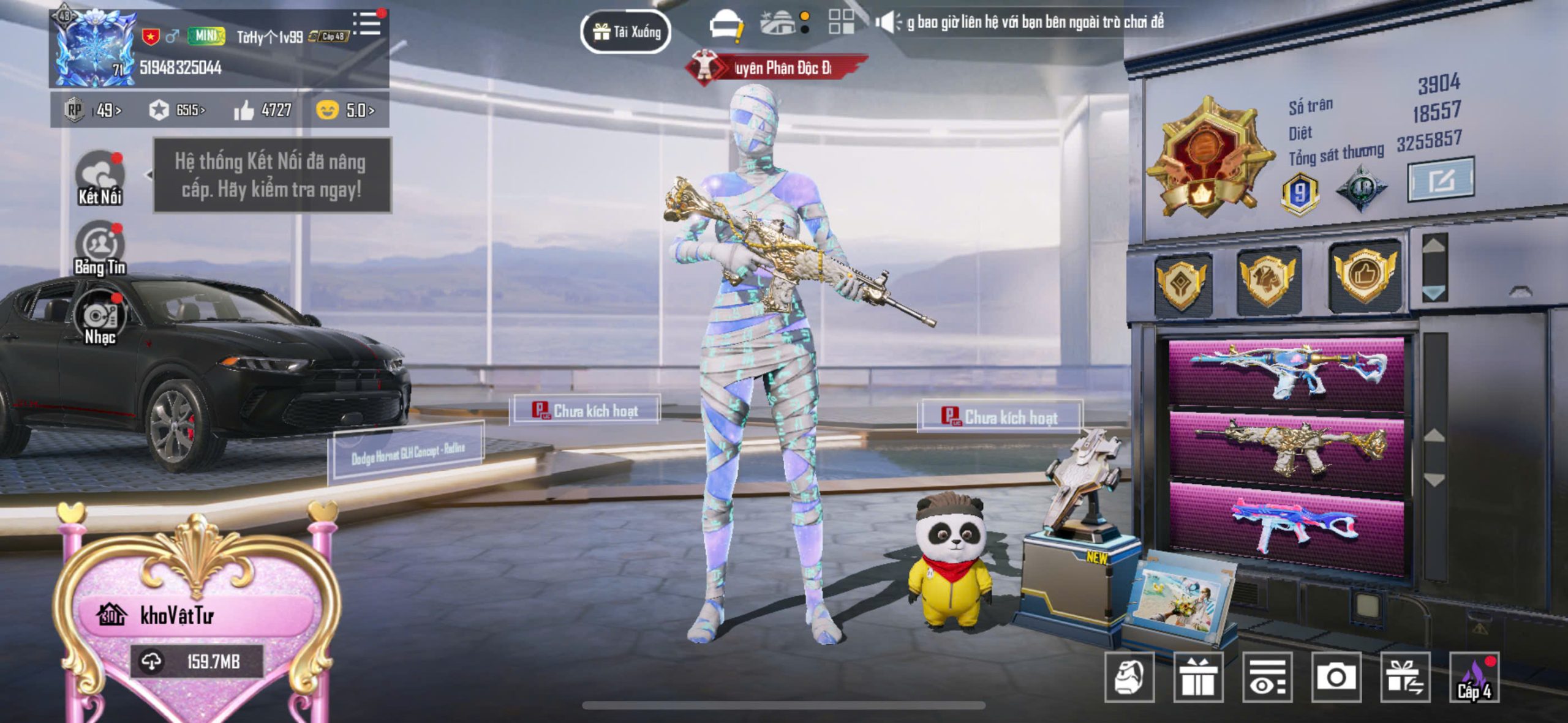This screenshot has width=1568, height=723.
Task: Open the list menu at profile corner
Action: [x=367, y=24]
